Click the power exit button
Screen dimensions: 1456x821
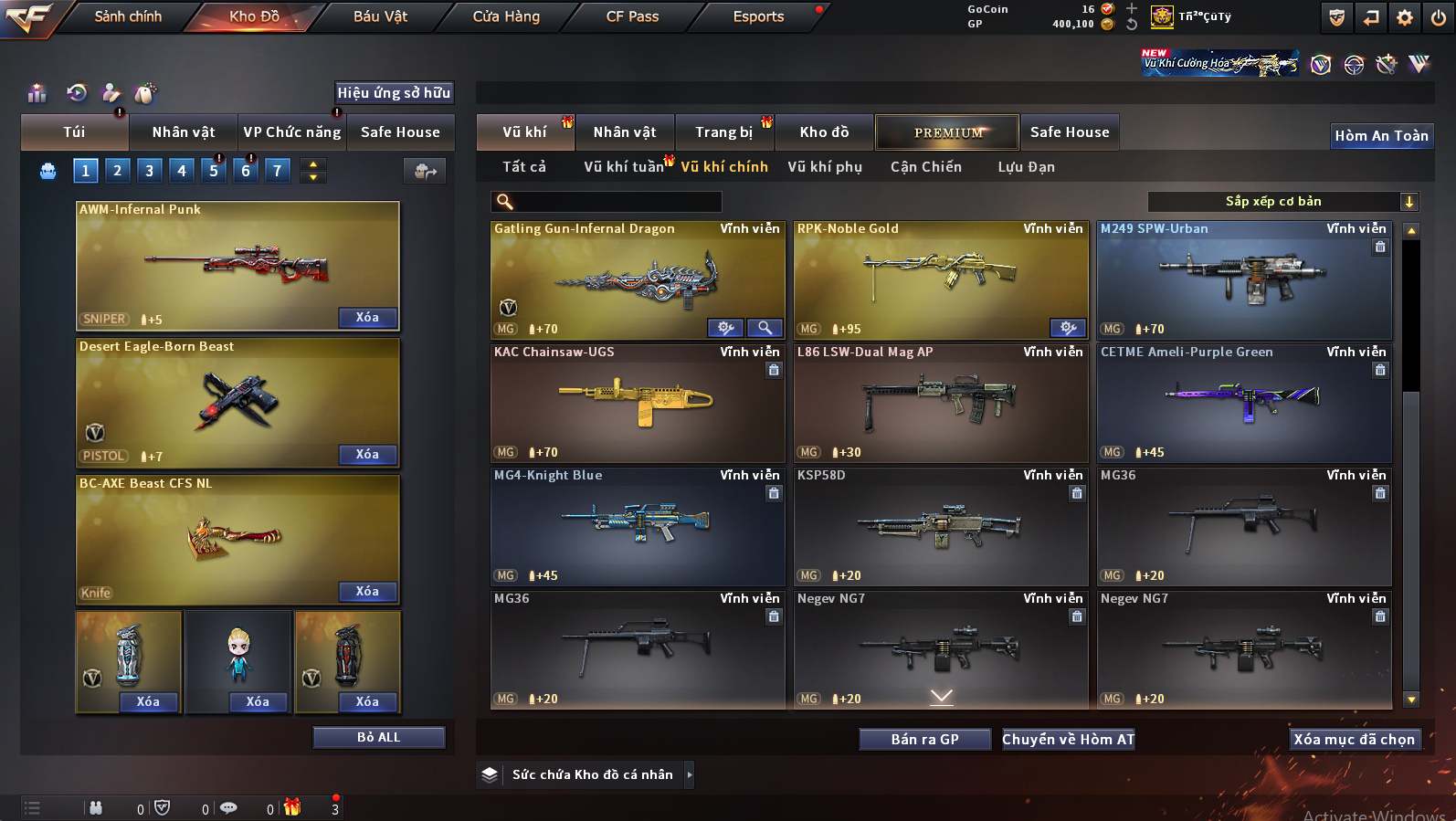point(1439,17)
